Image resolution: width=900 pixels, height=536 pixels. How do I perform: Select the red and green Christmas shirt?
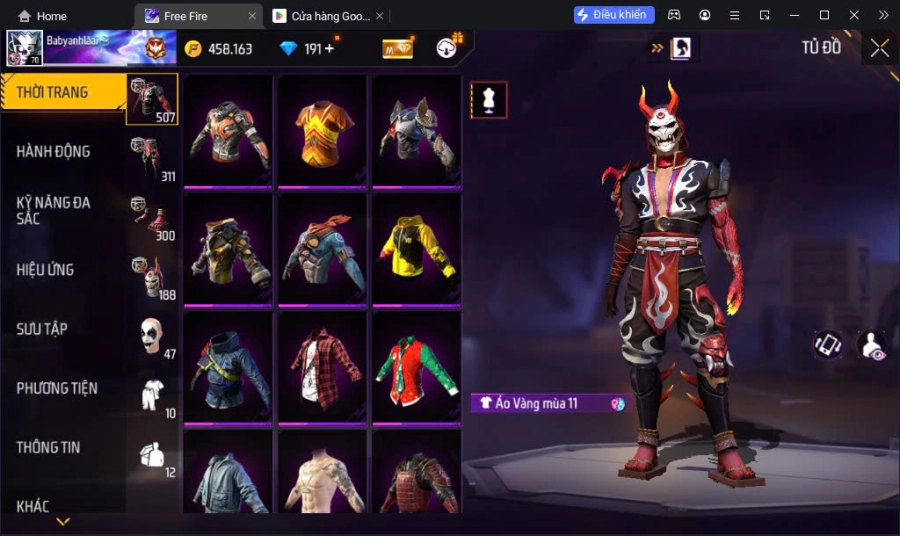click(416, 367)
